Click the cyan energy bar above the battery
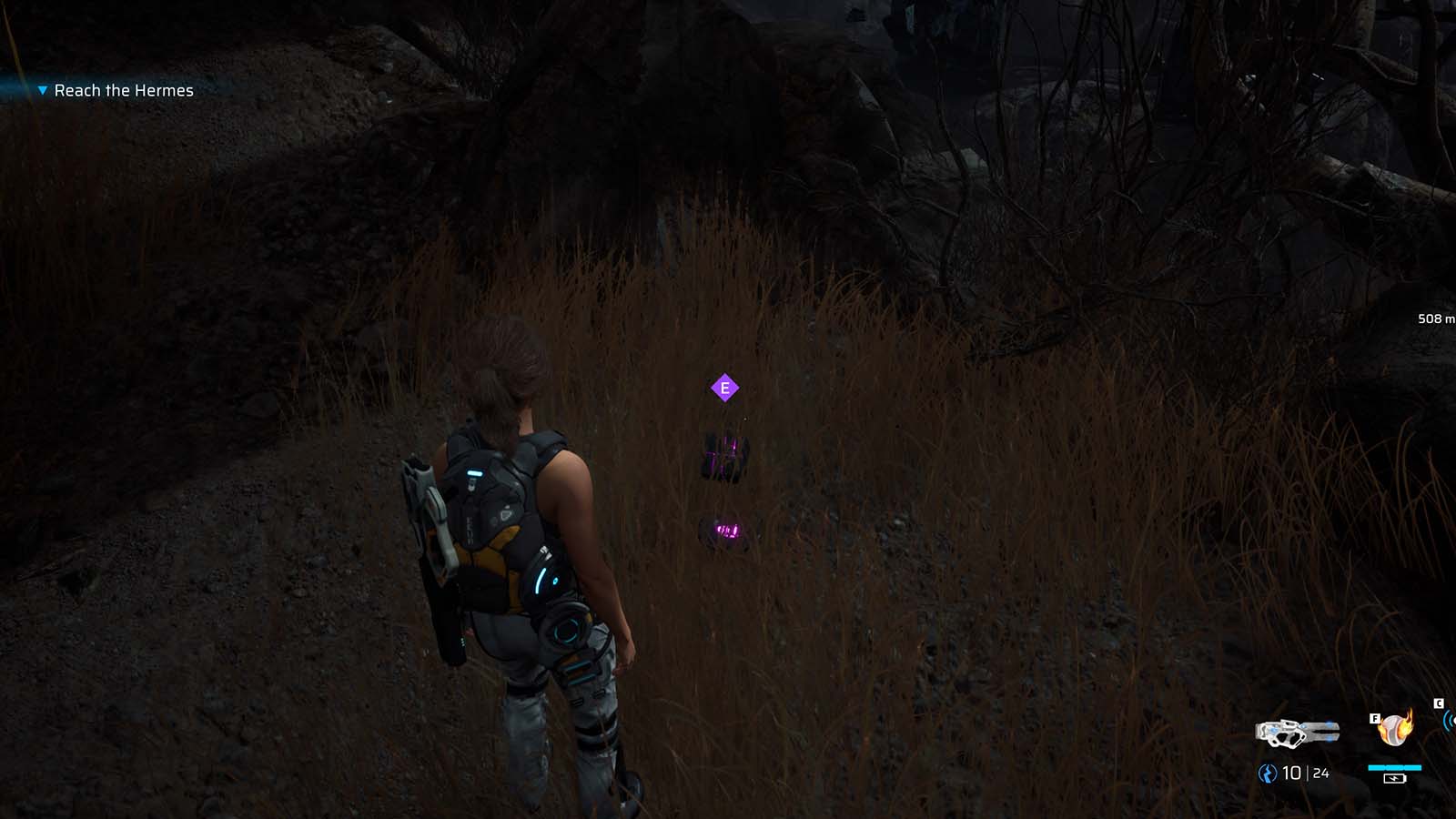 [x=1394, y=767]
